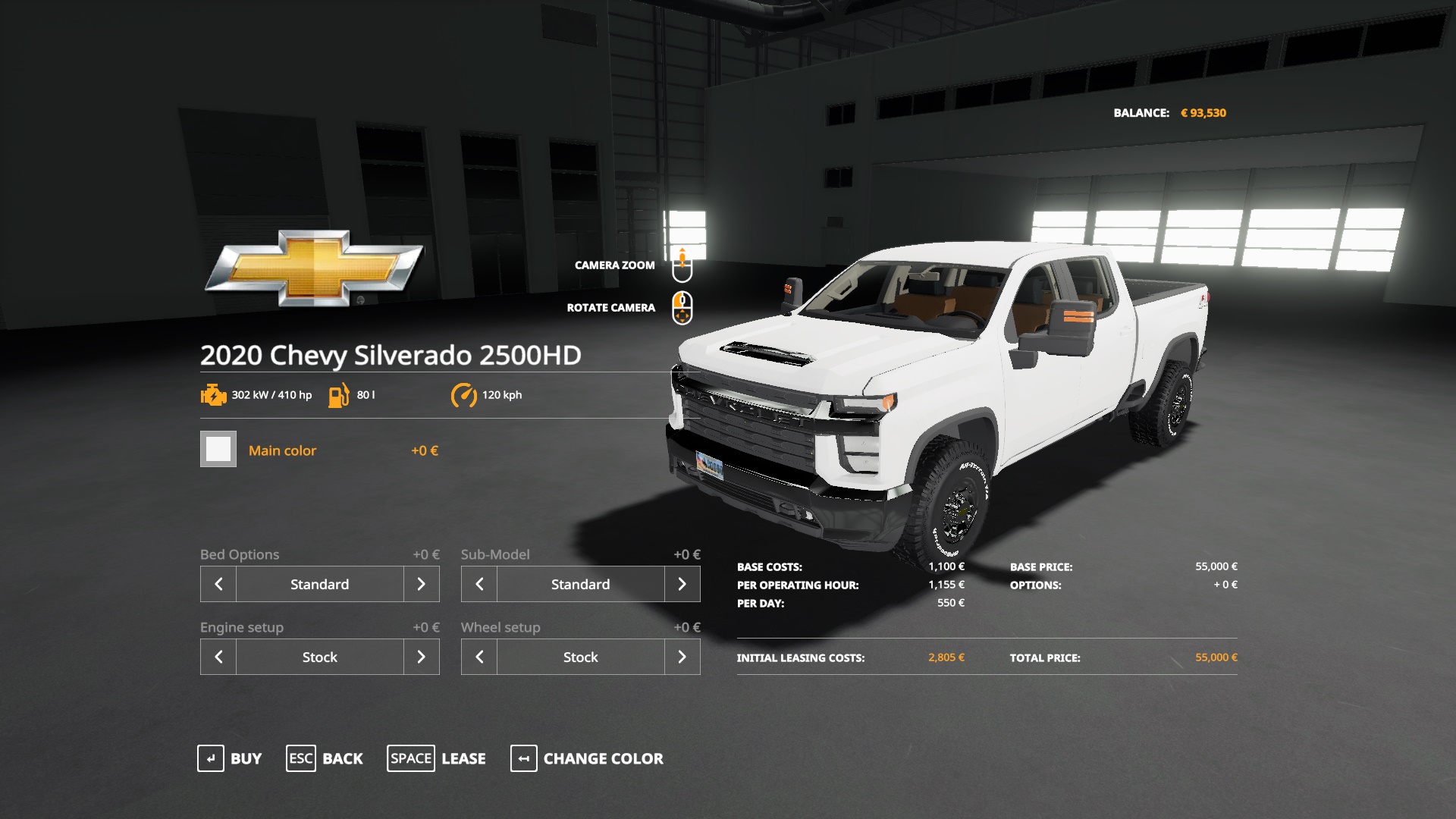The width and height of the screenshot is (1456, 819).
Task: Select the Standard bed option
Action: pos(318,584)
